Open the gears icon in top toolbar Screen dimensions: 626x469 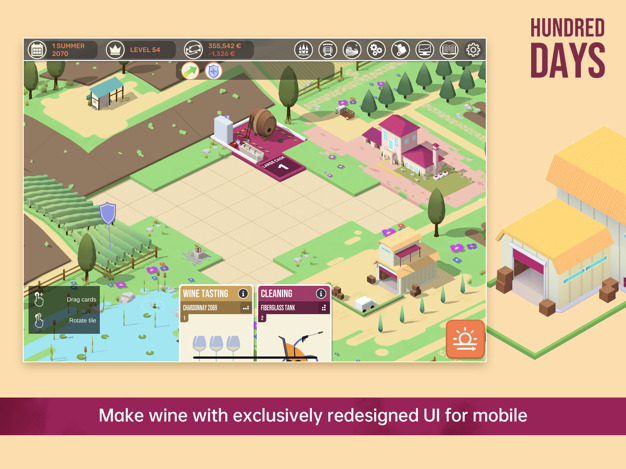pyautogui.click(x=376, y=49)
